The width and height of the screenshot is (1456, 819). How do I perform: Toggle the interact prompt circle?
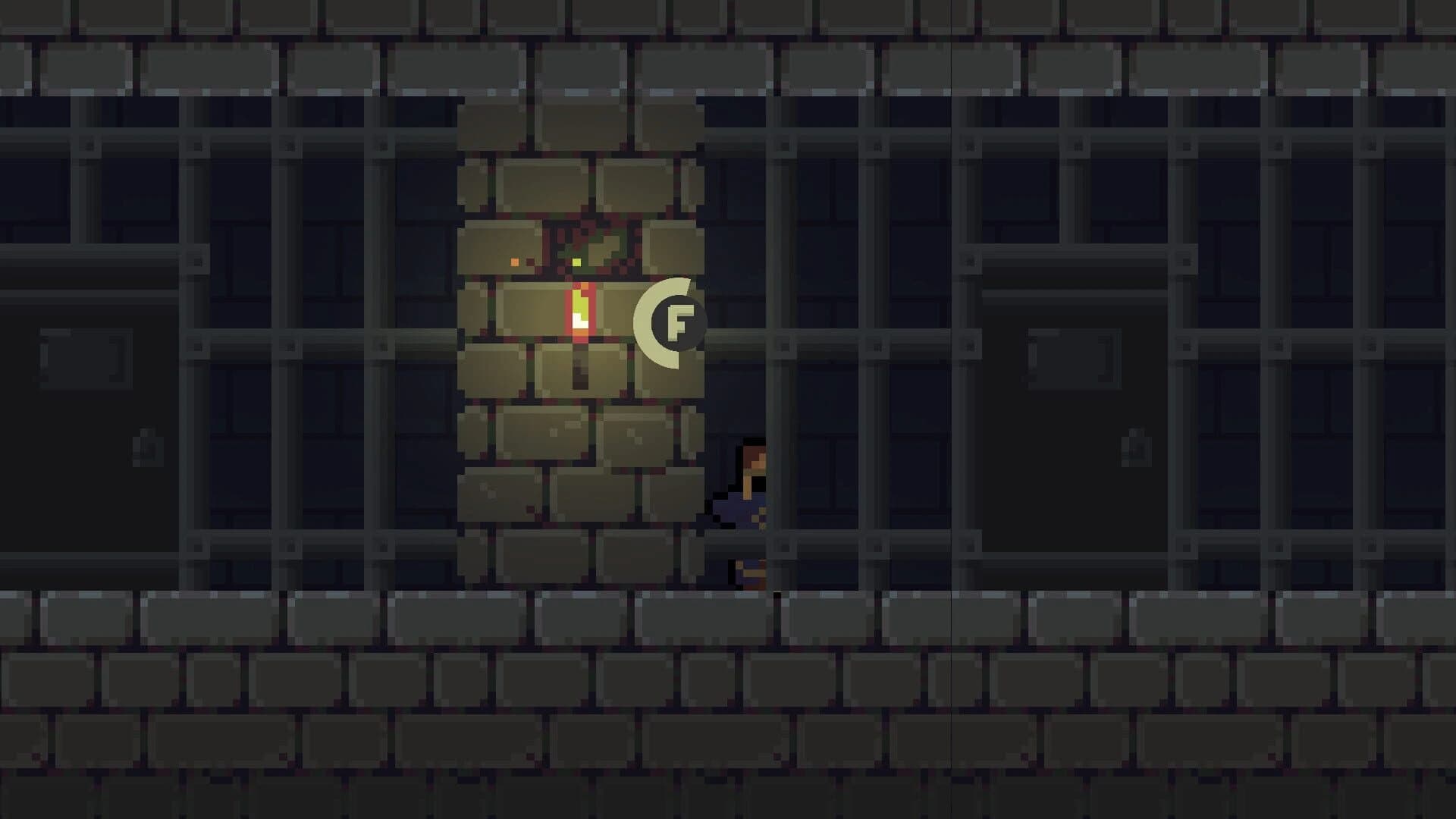pyautogui.click(x=680, y=322)
